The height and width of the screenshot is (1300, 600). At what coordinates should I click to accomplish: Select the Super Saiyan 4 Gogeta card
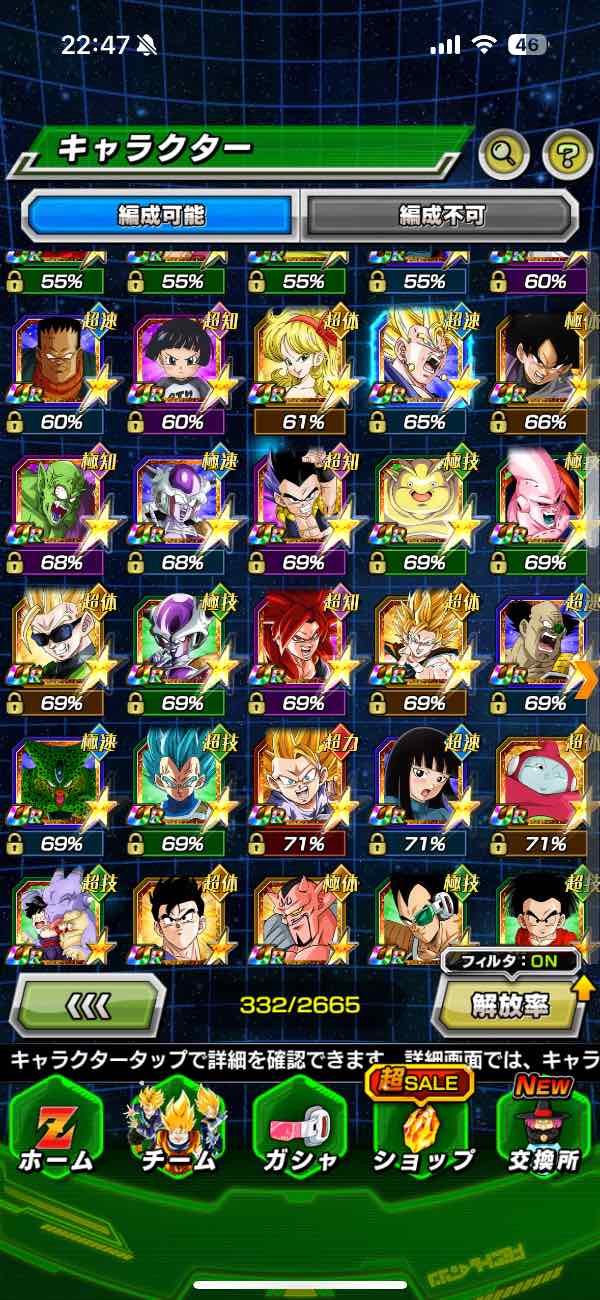coord(301,648)
